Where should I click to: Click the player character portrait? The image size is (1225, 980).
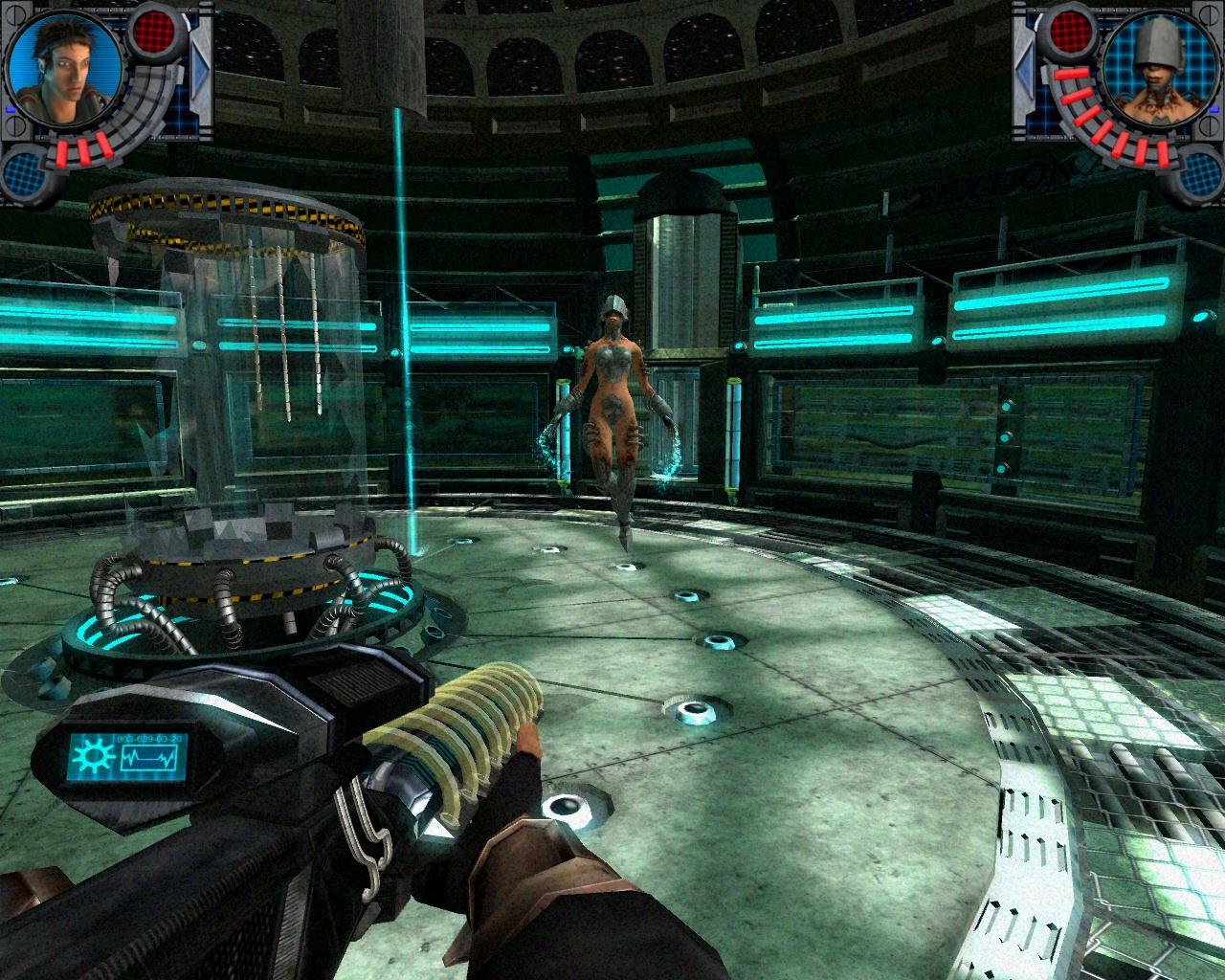click(x=62, y=72)
